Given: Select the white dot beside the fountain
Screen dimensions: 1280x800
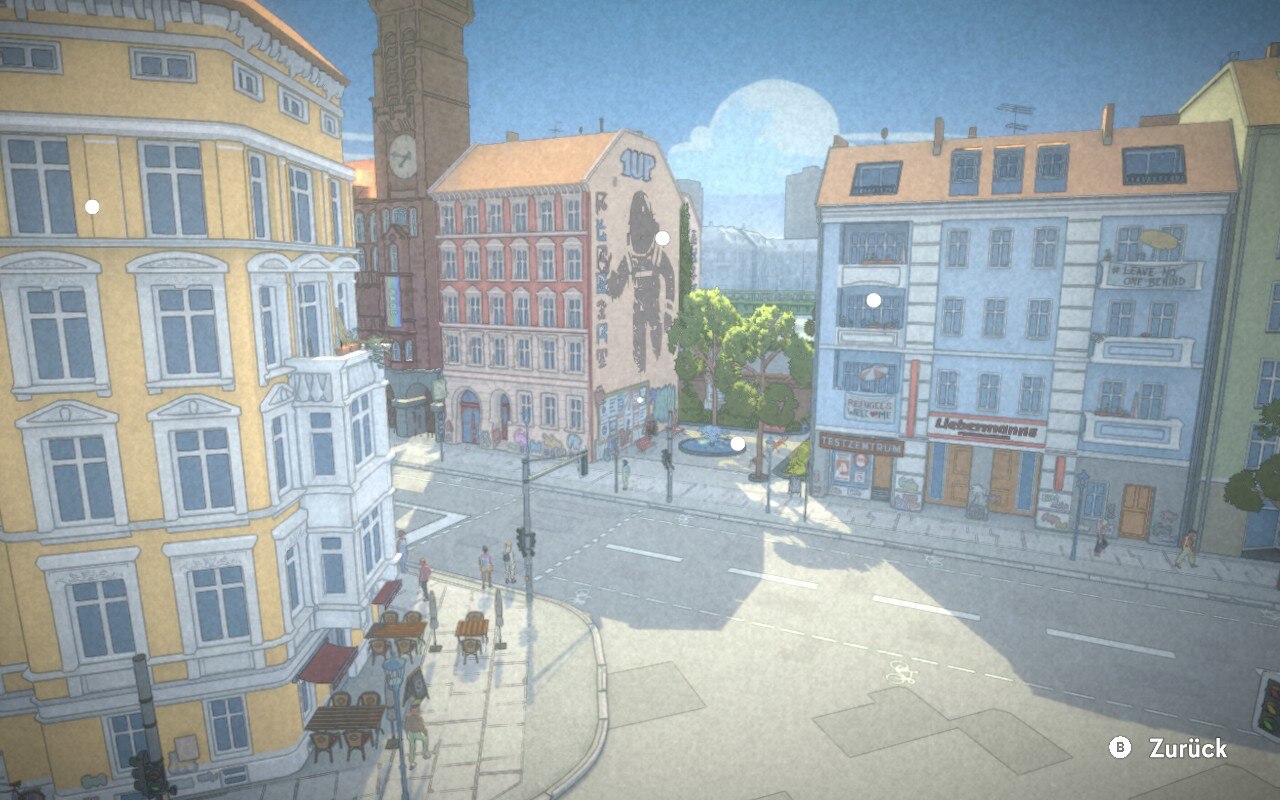Looking at the screenshot, I should [737, 443].
